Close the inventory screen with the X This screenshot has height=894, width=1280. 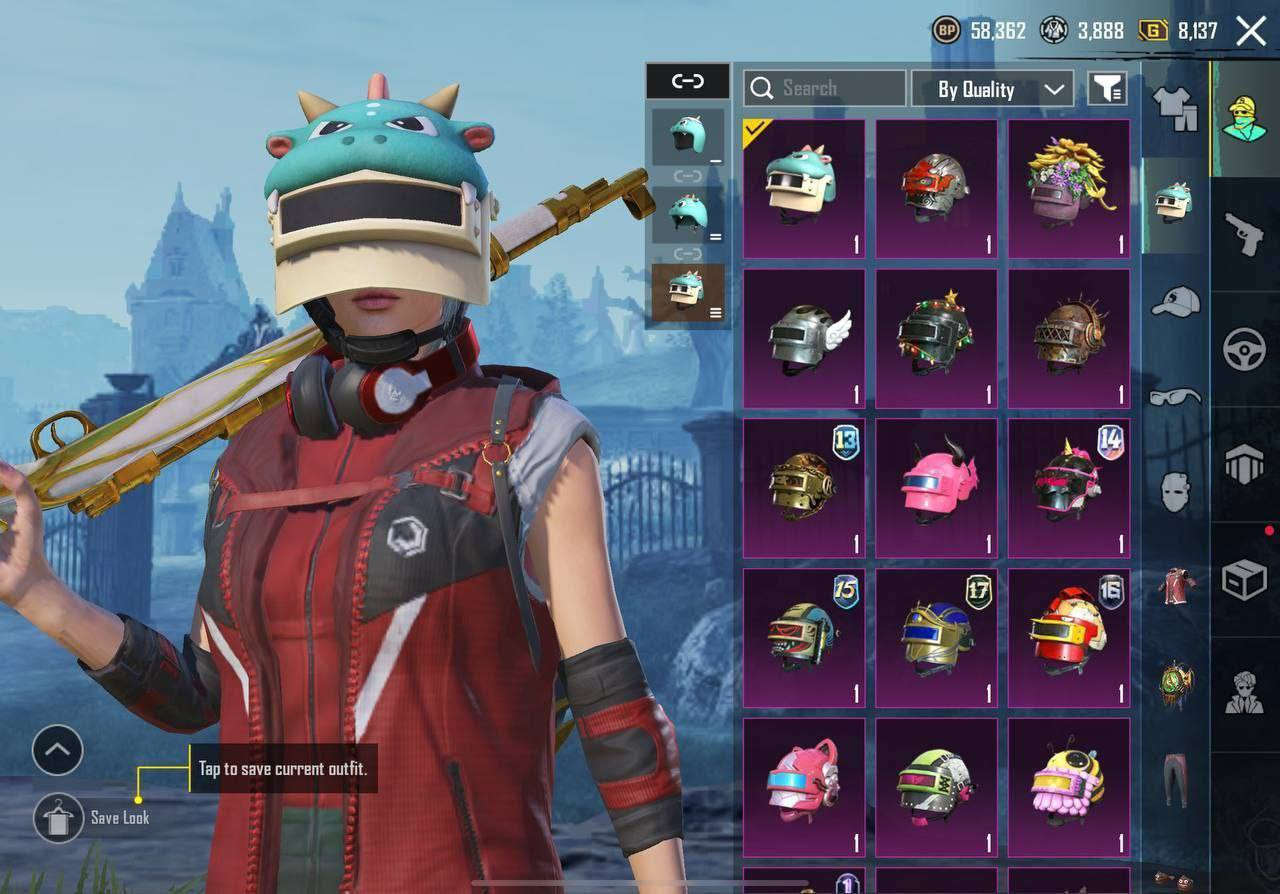point(1251,31)
